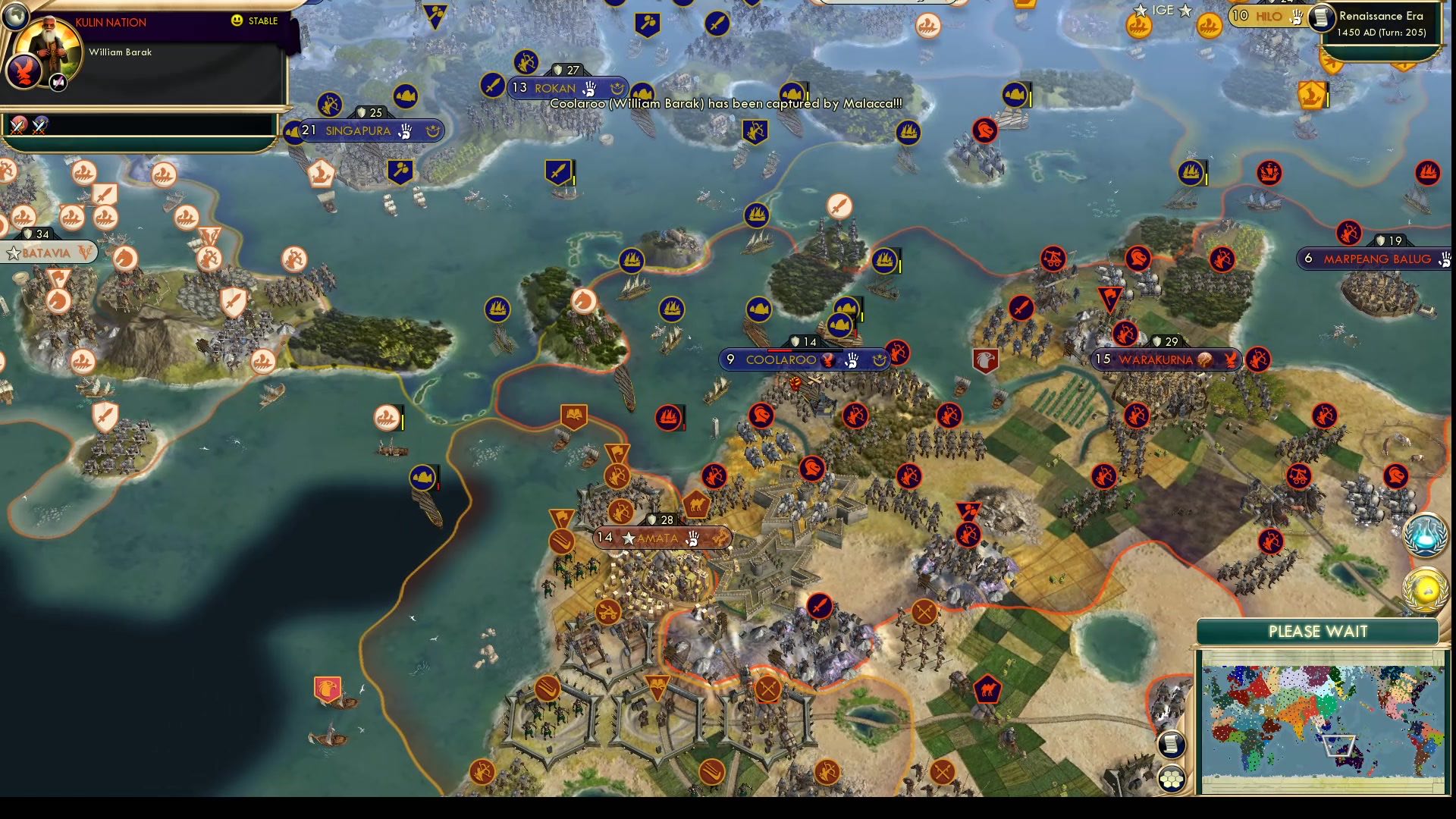Click the smiley STABLE happiness indicator
This screenshot has width=1456, height=819.
point(237,20)
